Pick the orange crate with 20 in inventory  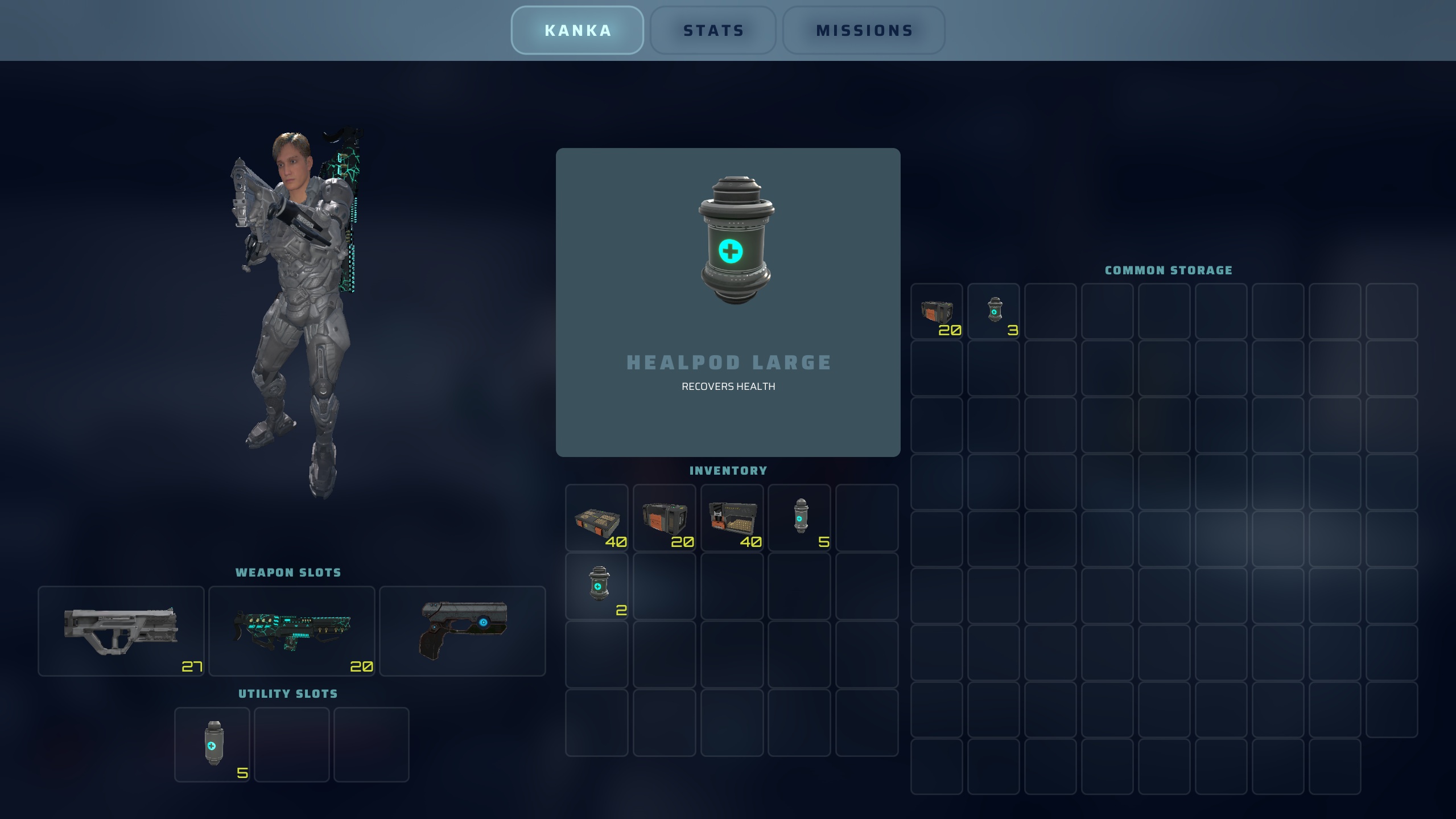coord(665,518)
